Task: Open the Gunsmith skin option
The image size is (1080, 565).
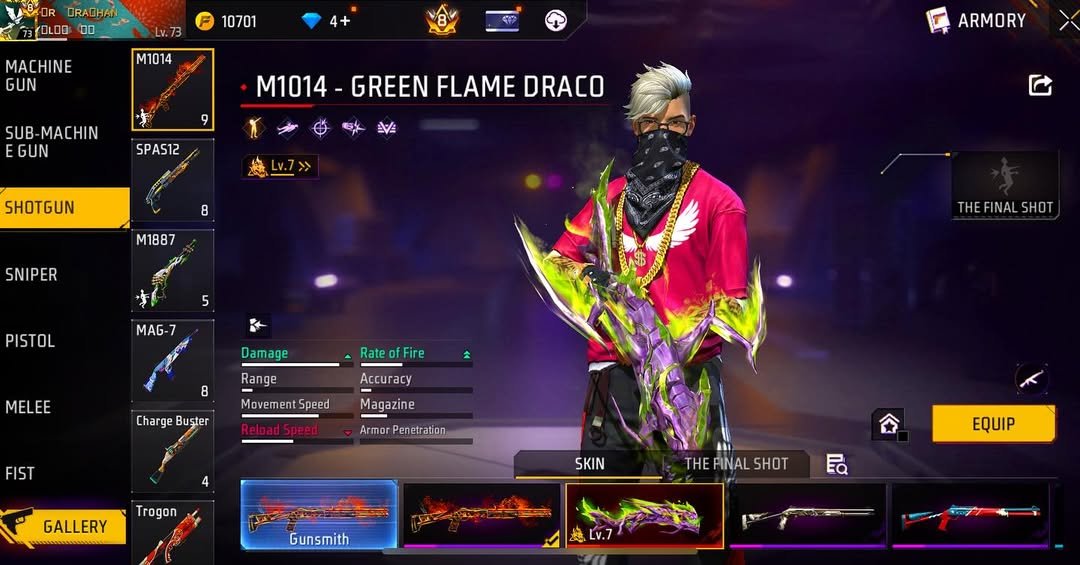Action: tap(319, 515)
